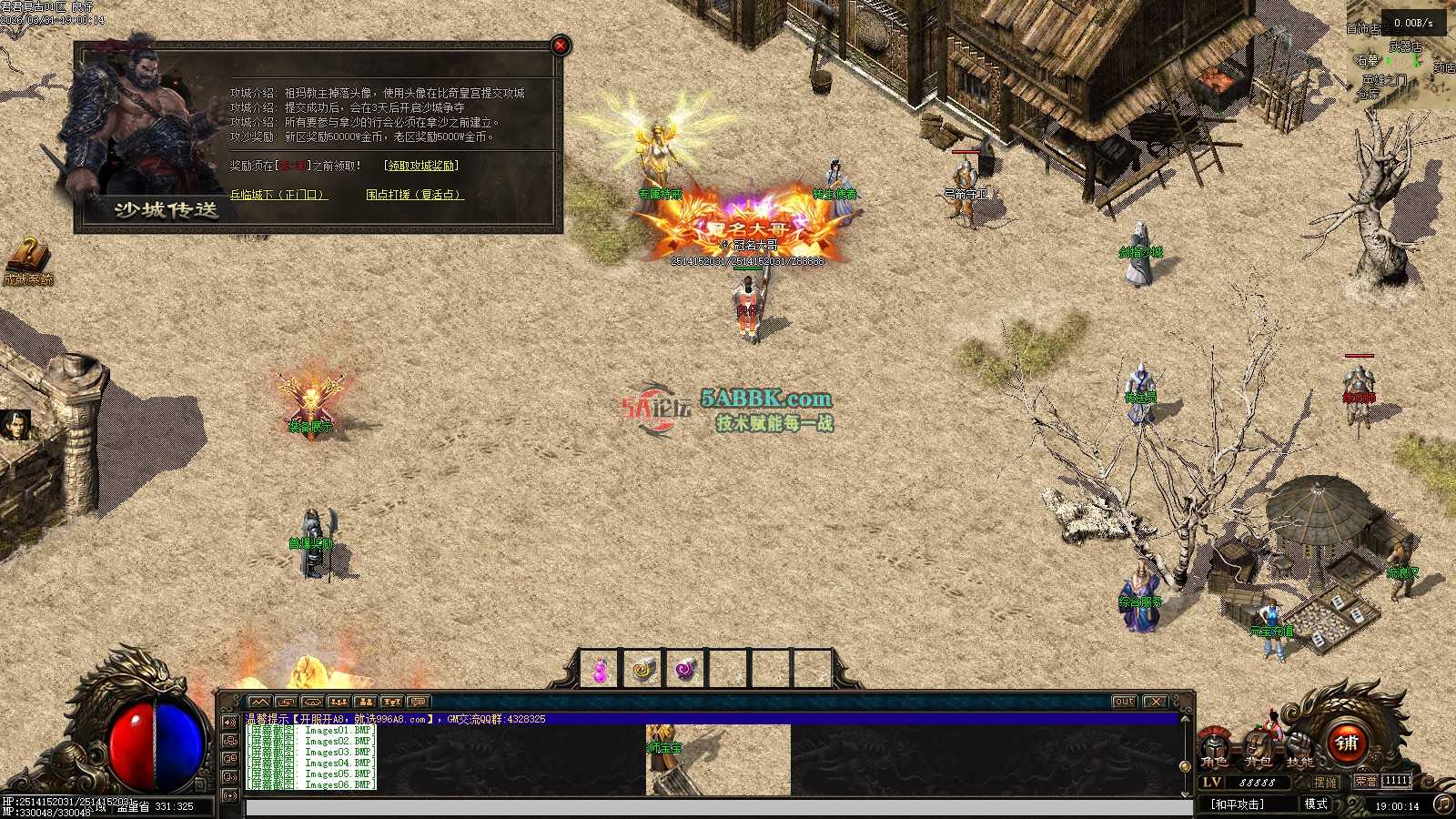Viewport: 1456px width, 819px height.
Task: Open the 荣誉 honor button
Action: pyautogui.click(x=1366, y=782)
